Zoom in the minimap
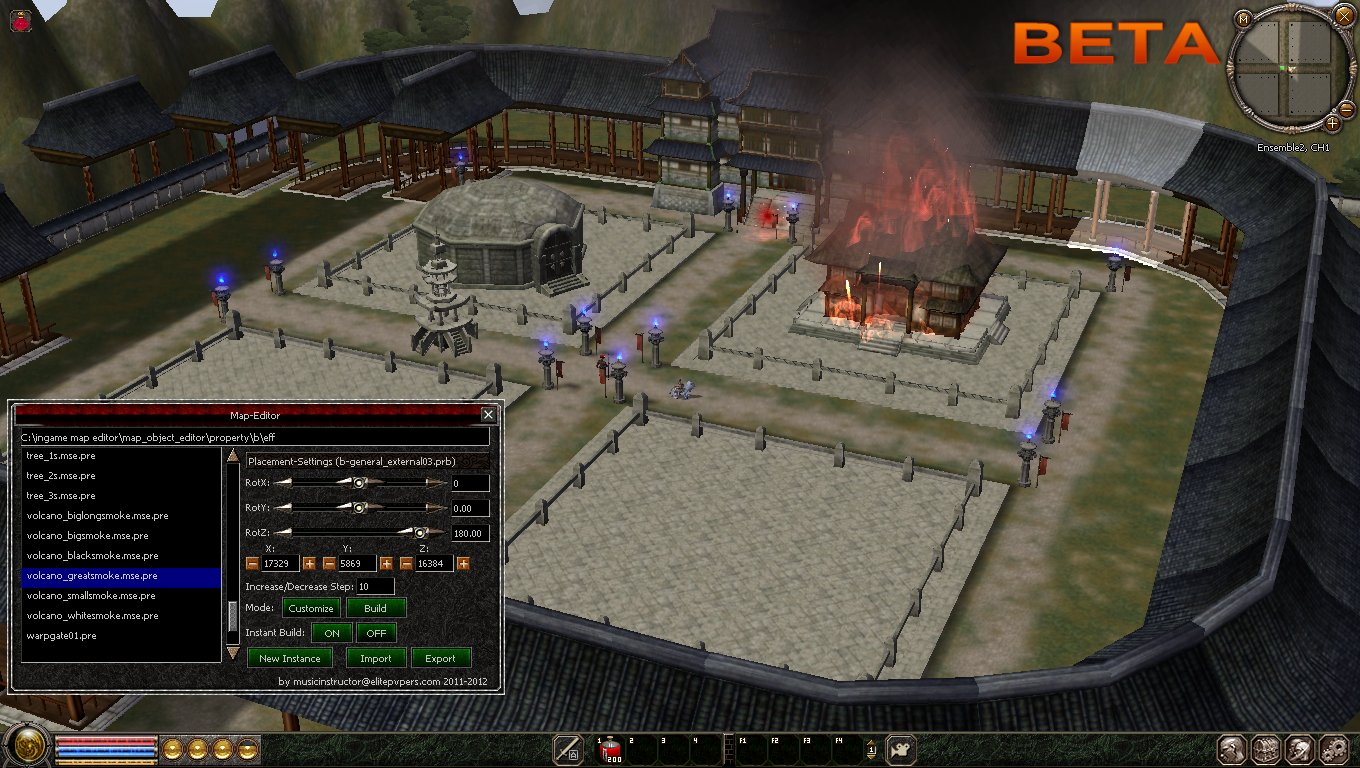The width and height of the screenshot is (1360, 768). click(x=1333, y=123)
